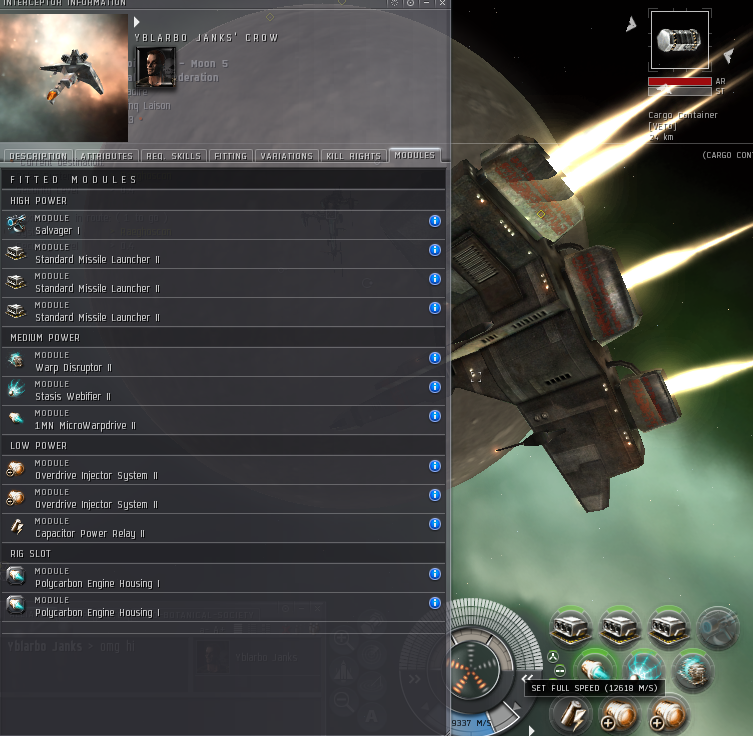Switch to the Fitting tab
753x736 pixels.
[x=231, y=156]
